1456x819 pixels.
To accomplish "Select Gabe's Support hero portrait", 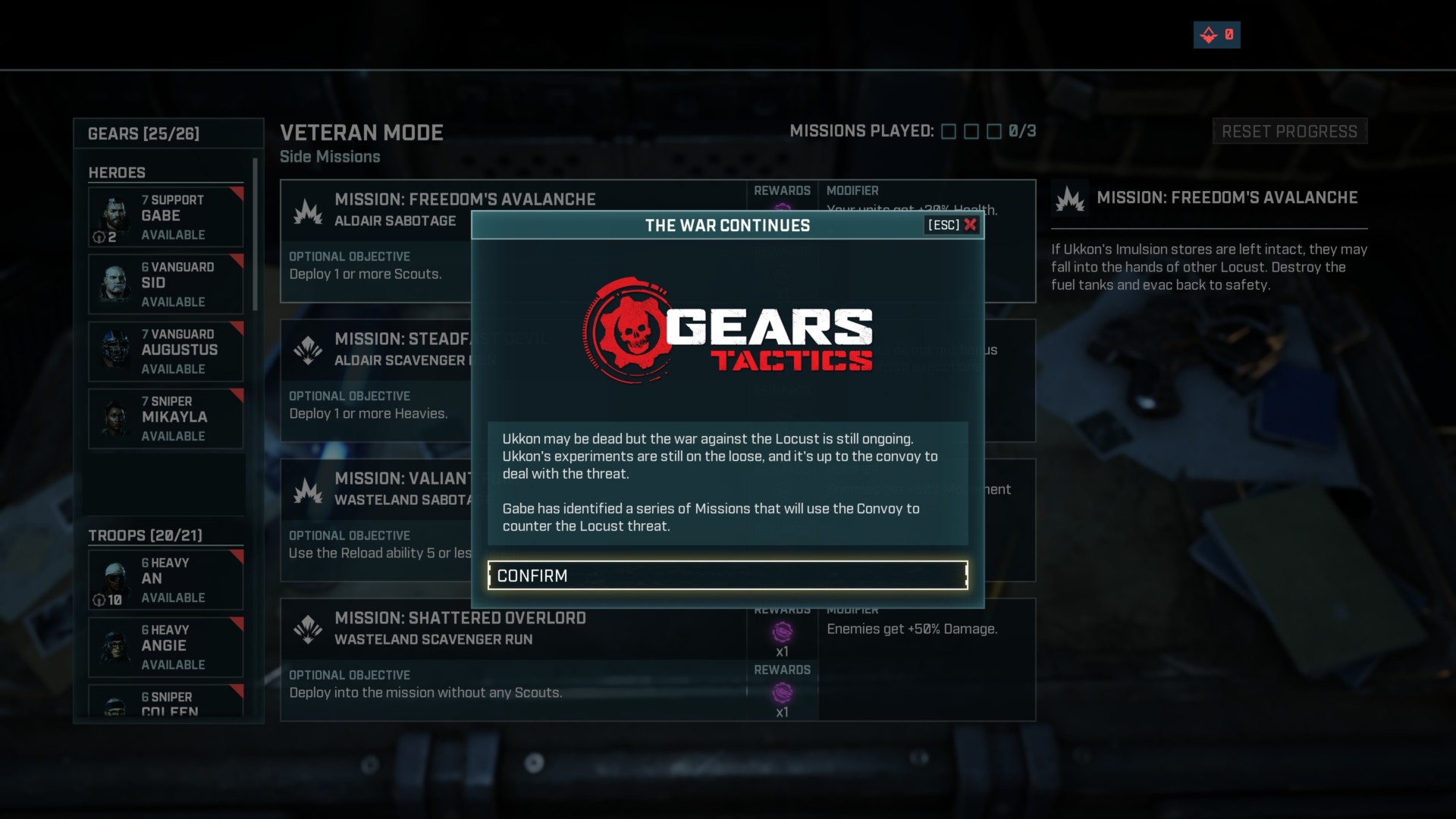I will tap(115, 217).
